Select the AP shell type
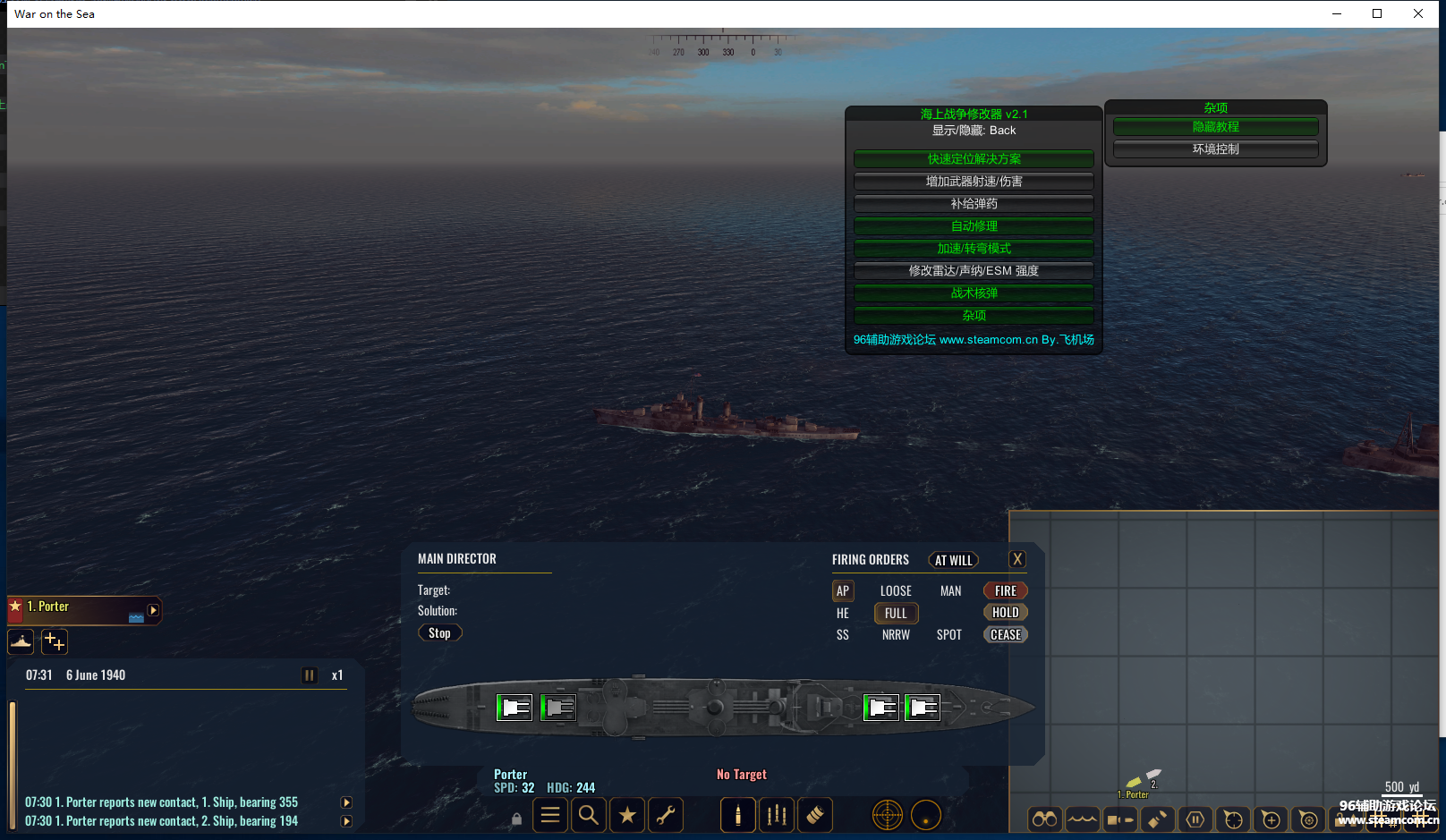The height and width of the screenshot is (840, 1446). tap(843, 591)
